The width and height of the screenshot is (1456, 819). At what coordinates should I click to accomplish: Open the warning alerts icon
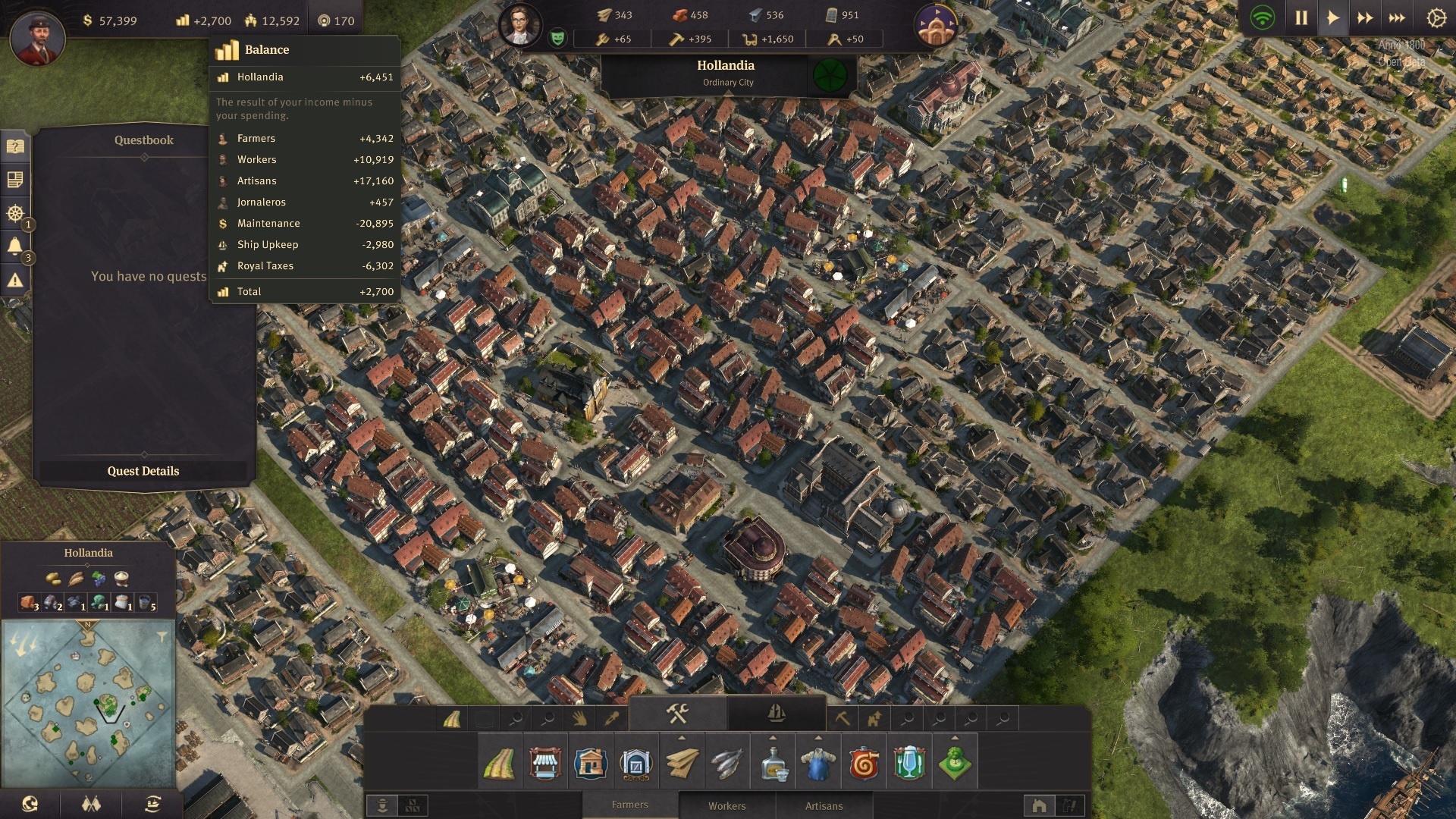coord(15,281)
